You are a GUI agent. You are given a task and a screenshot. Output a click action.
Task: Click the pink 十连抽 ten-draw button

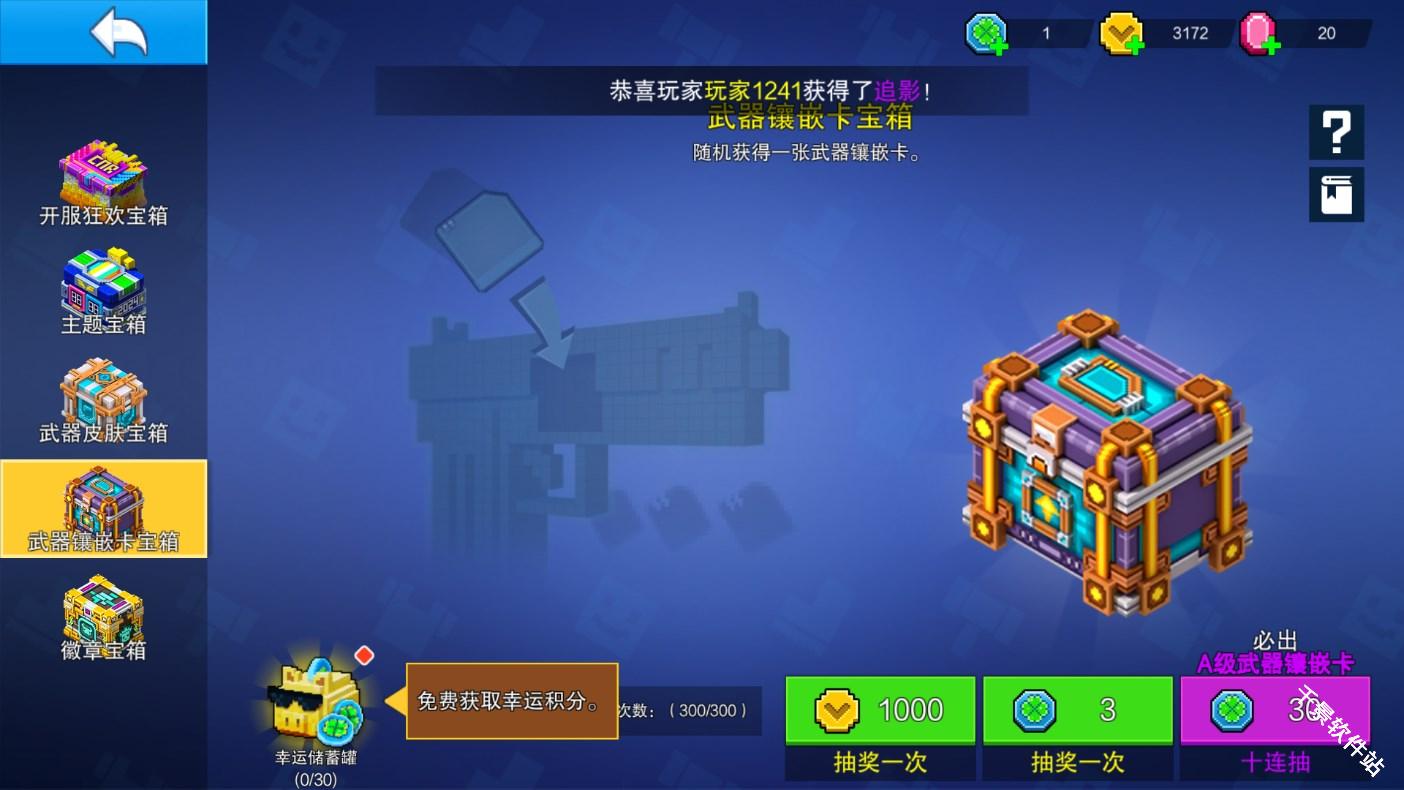(1275, 710)
